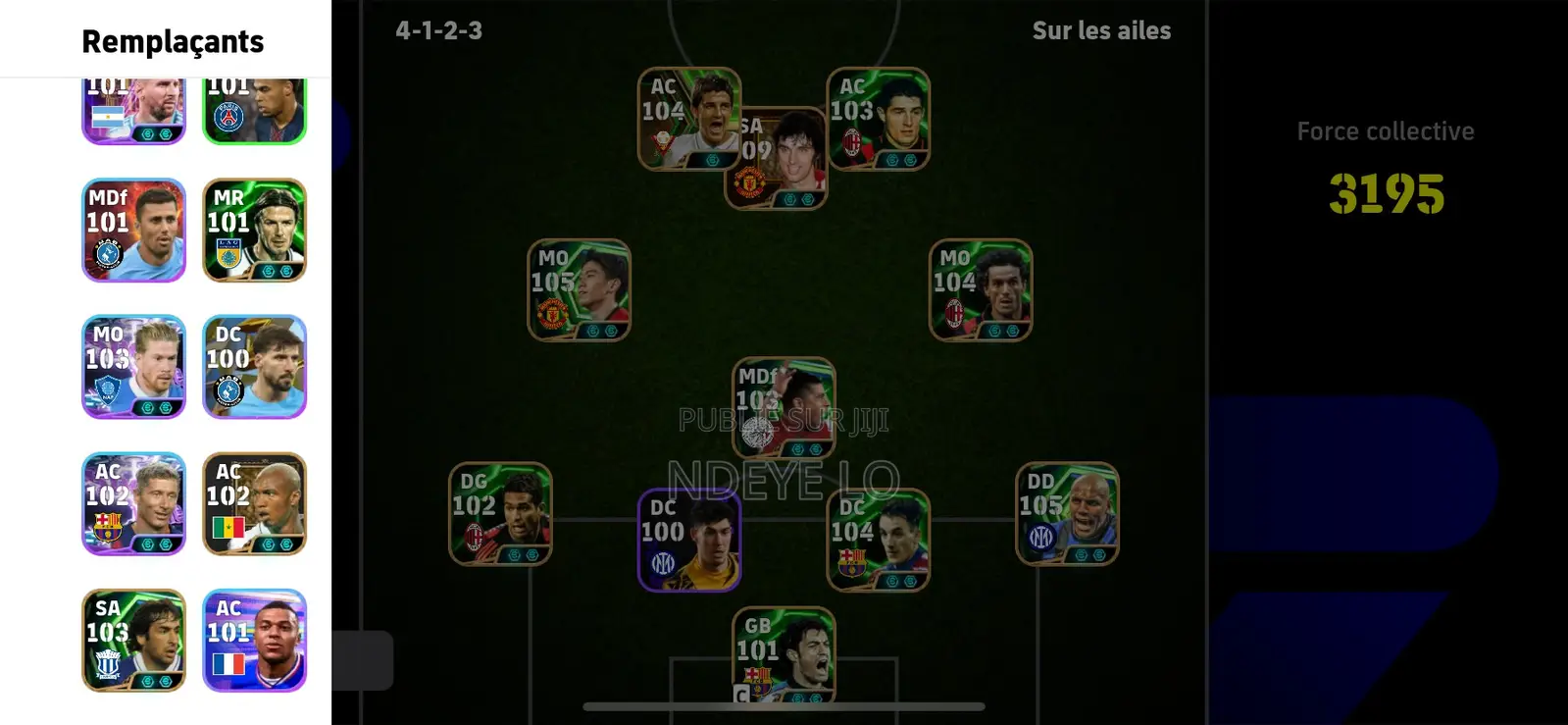1568x725 pixels.
Task: Click the captain C badge on the goalkeeper
Action: pyautogui.click(x=742, y=693)
